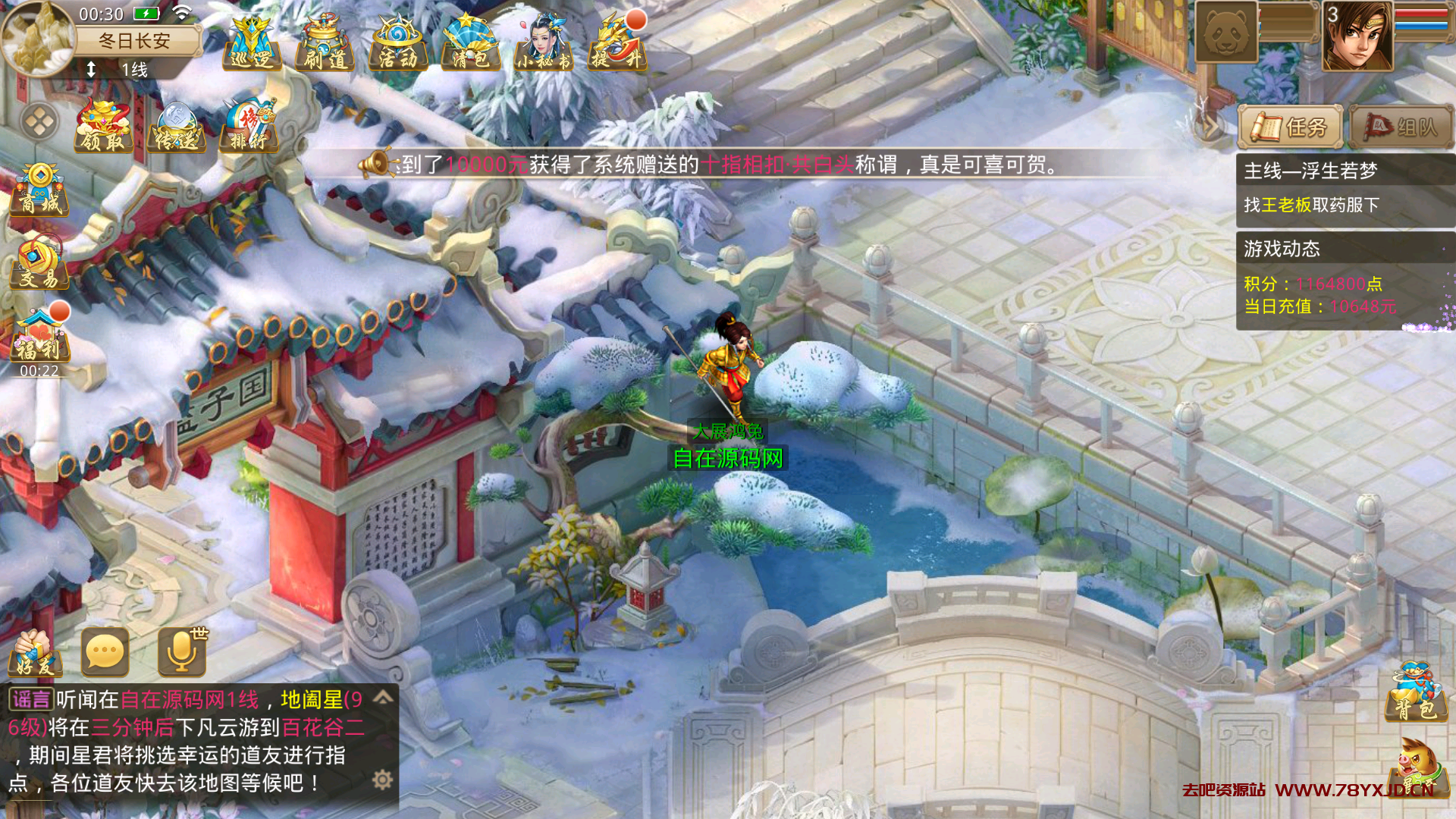Show the 排行 ranking board

point(249,126)
